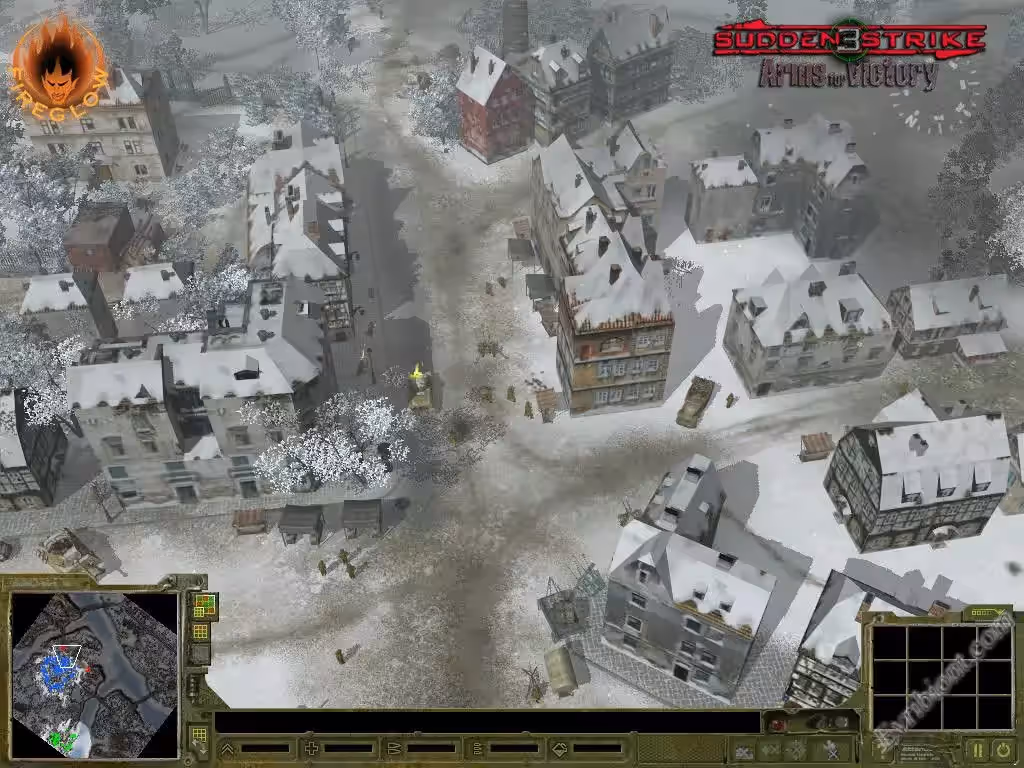The image size is (1024, 768).
Task: Select the yellow grid button beside minimap
Action: tap(201, 631)
